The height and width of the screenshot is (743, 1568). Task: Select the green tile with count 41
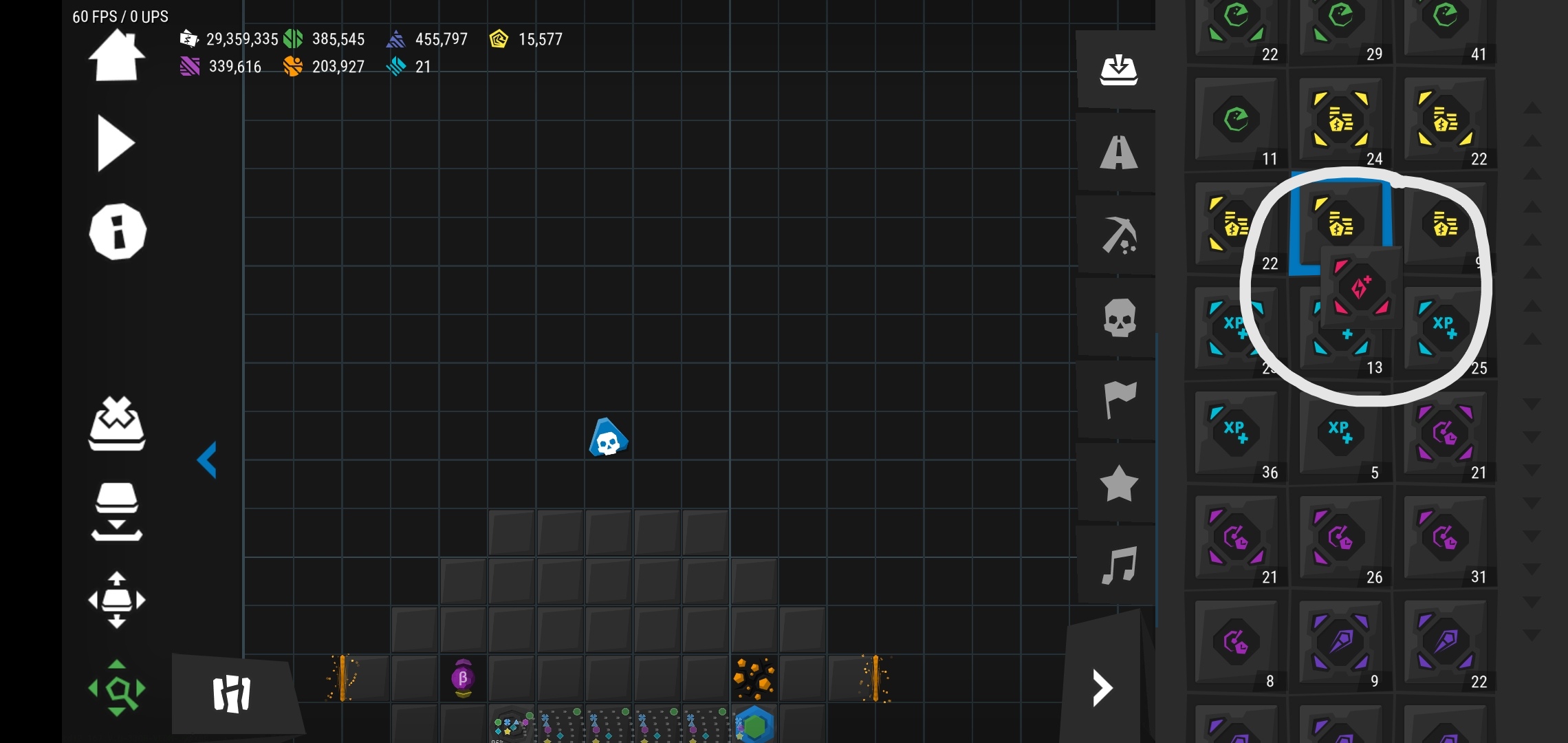1446,28
